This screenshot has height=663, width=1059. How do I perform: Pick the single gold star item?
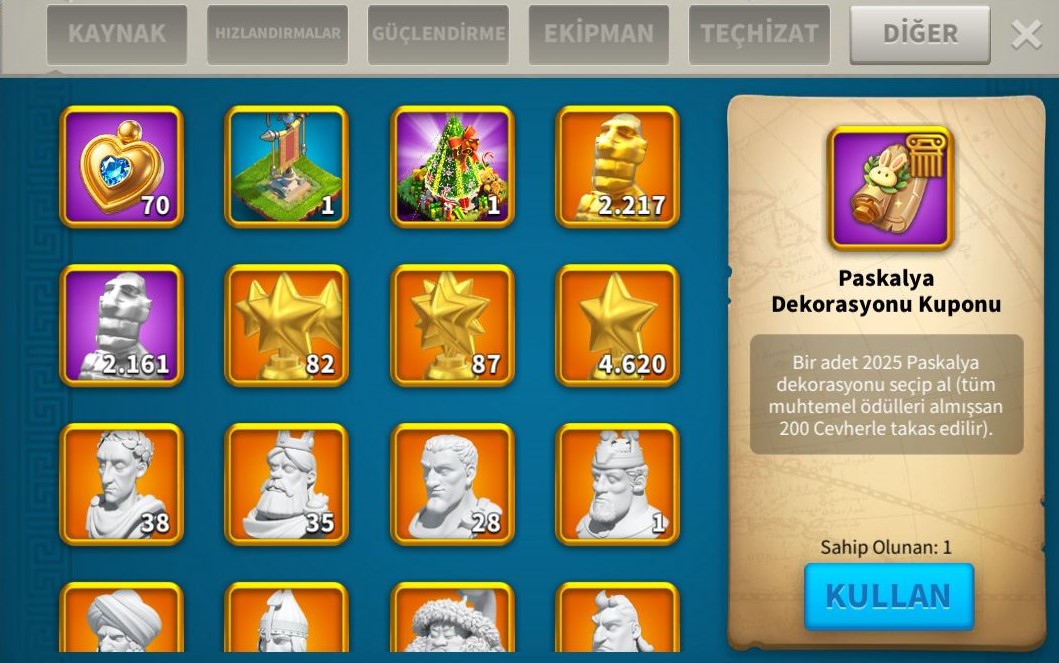coord(617,325)
